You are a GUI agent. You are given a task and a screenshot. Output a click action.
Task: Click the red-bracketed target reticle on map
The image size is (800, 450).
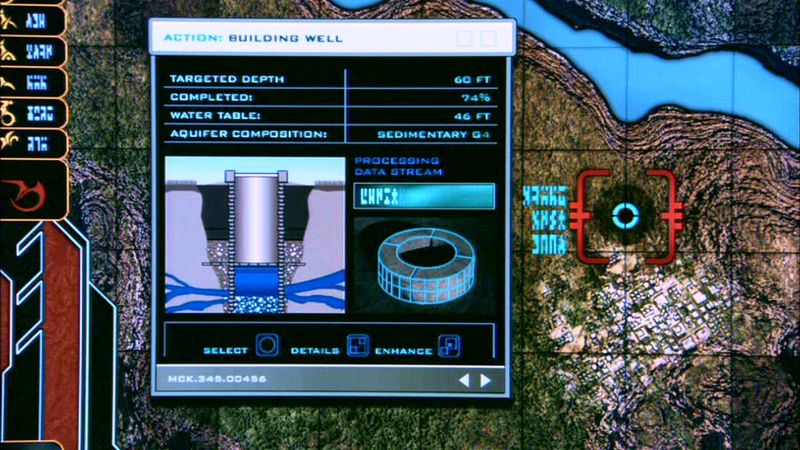(x=625, y=216)
